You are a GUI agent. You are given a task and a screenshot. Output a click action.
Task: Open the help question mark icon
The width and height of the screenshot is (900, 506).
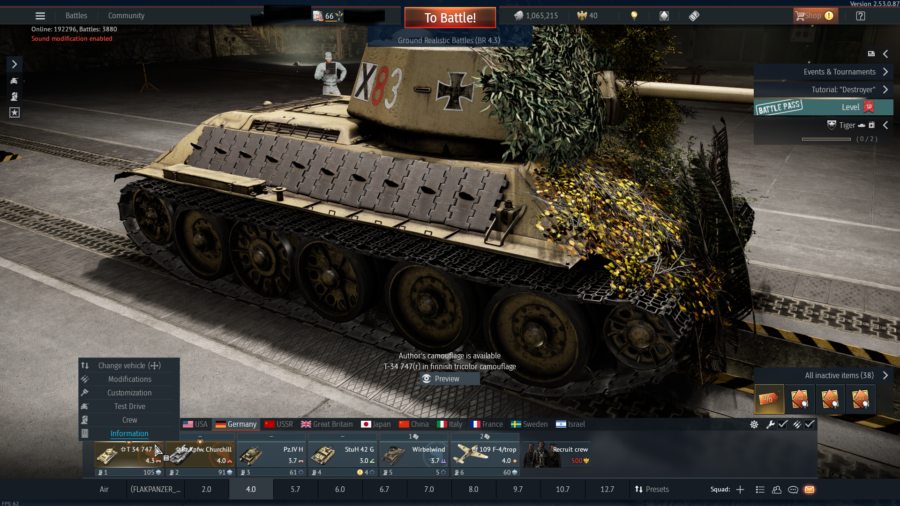(x=860, y=16)
